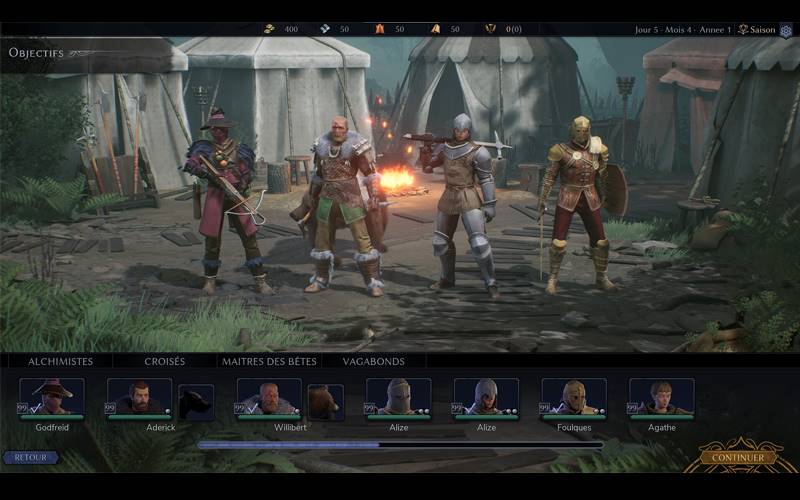Select Foulques' golden helmet portrait
Screen dimensions: 800x500
point(574,396)
